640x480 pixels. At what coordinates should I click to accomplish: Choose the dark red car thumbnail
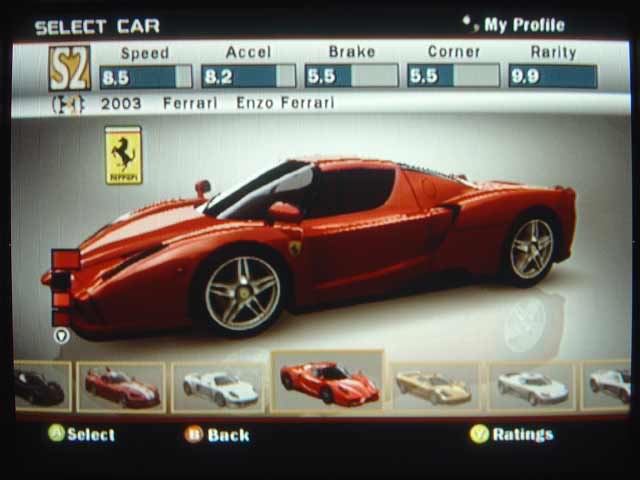point(121,387)
